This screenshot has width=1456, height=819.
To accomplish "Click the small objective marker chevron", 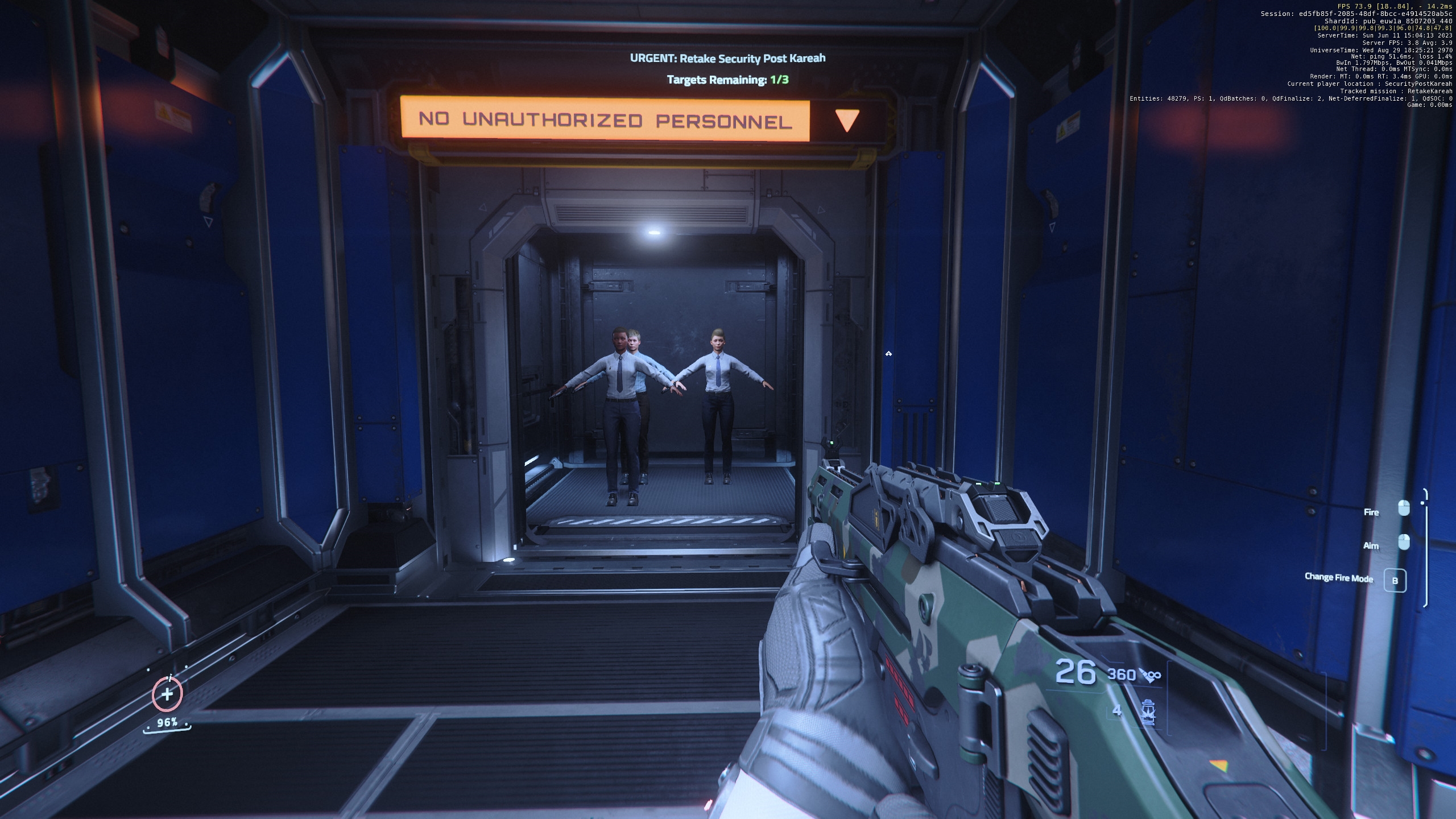I will click(x=888, y=354).
